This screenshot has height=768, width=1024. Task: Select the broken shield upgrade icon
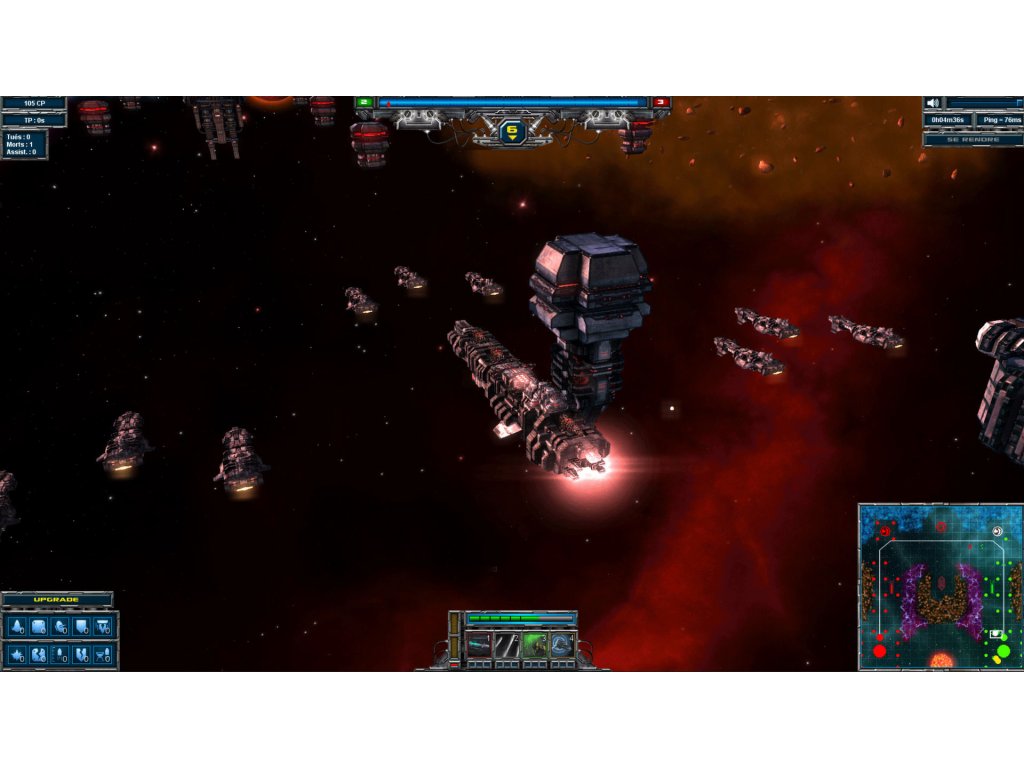pos(82,655)
